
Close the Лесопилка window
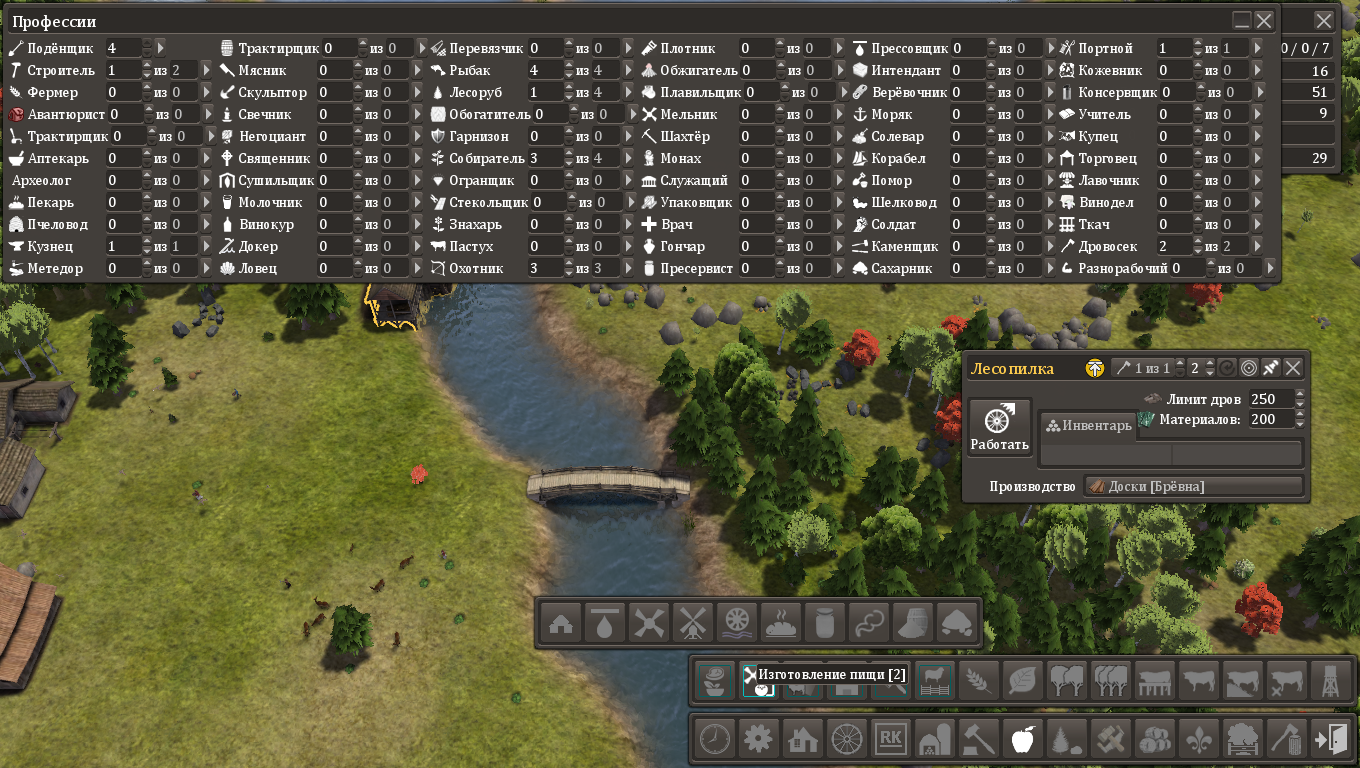click(x=1293, y=368)
